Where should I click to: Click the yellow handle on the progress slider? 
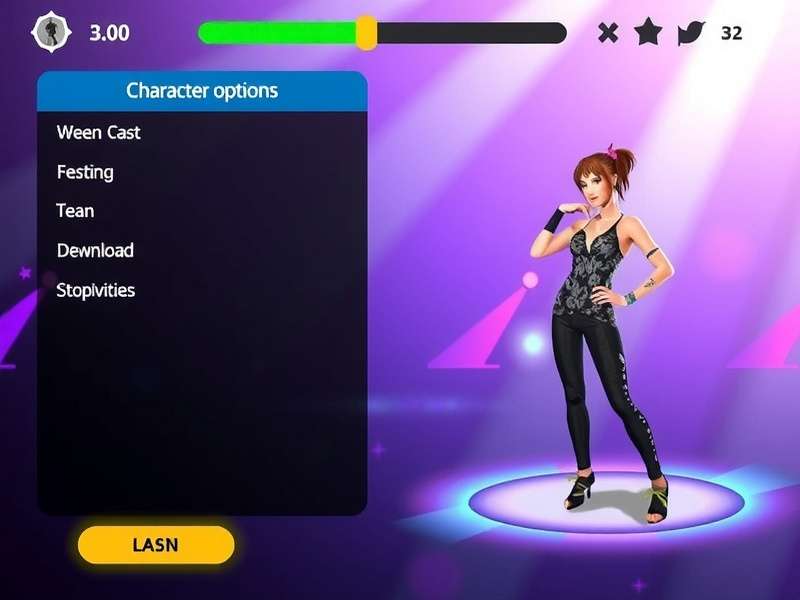[x=366, y=33]
